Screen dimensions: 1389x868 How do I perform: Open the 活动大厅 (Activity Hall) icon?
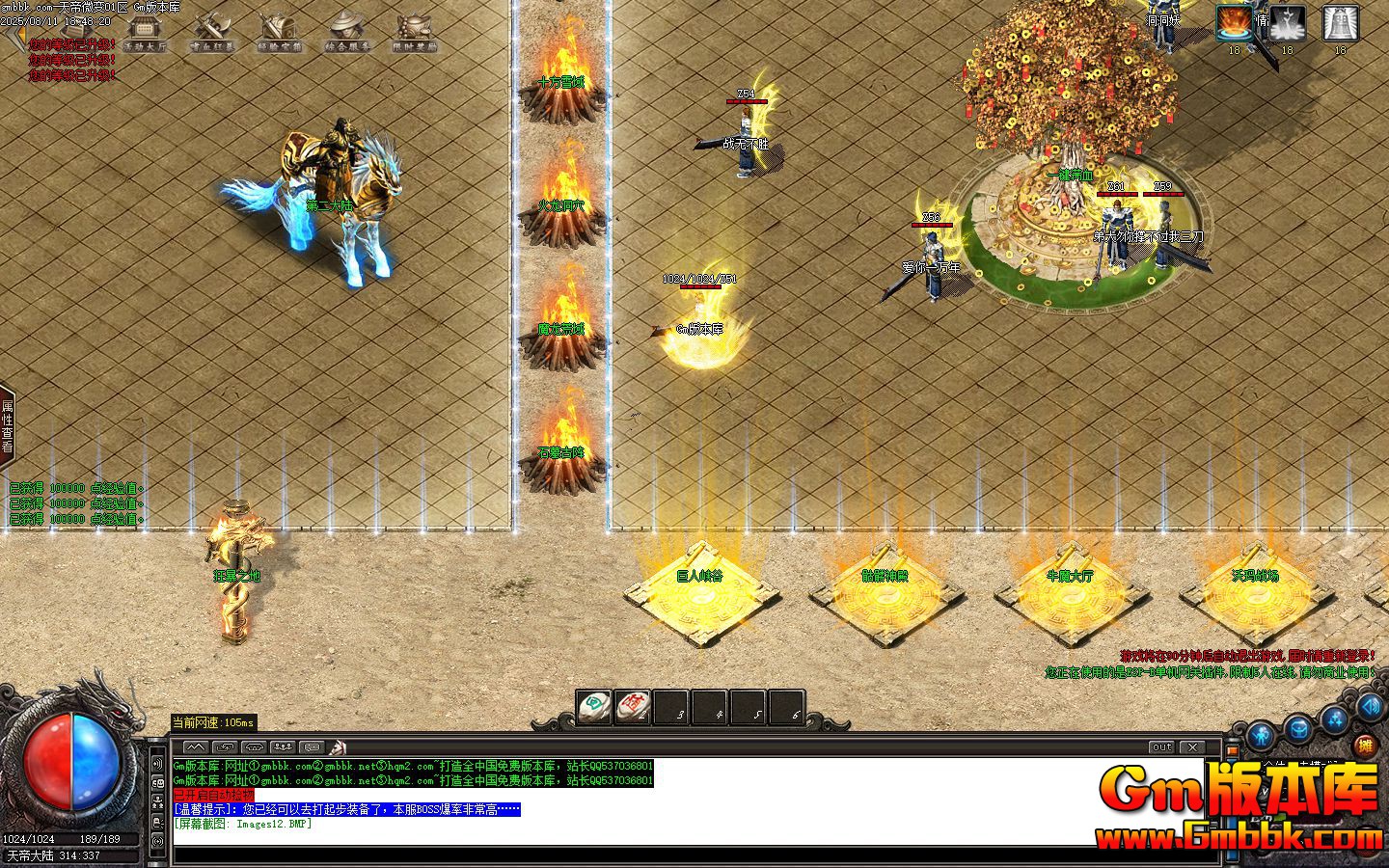[147, 29]
